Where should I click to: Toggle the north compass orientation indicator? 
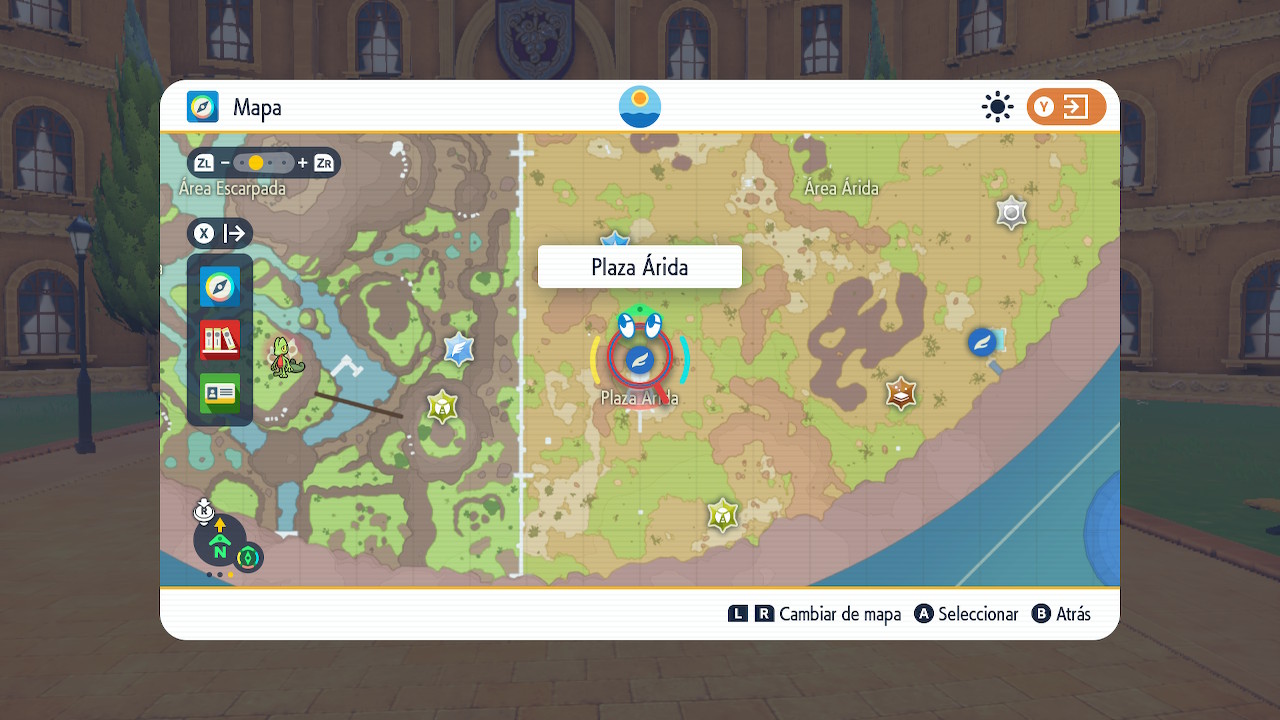pos(220,542)
